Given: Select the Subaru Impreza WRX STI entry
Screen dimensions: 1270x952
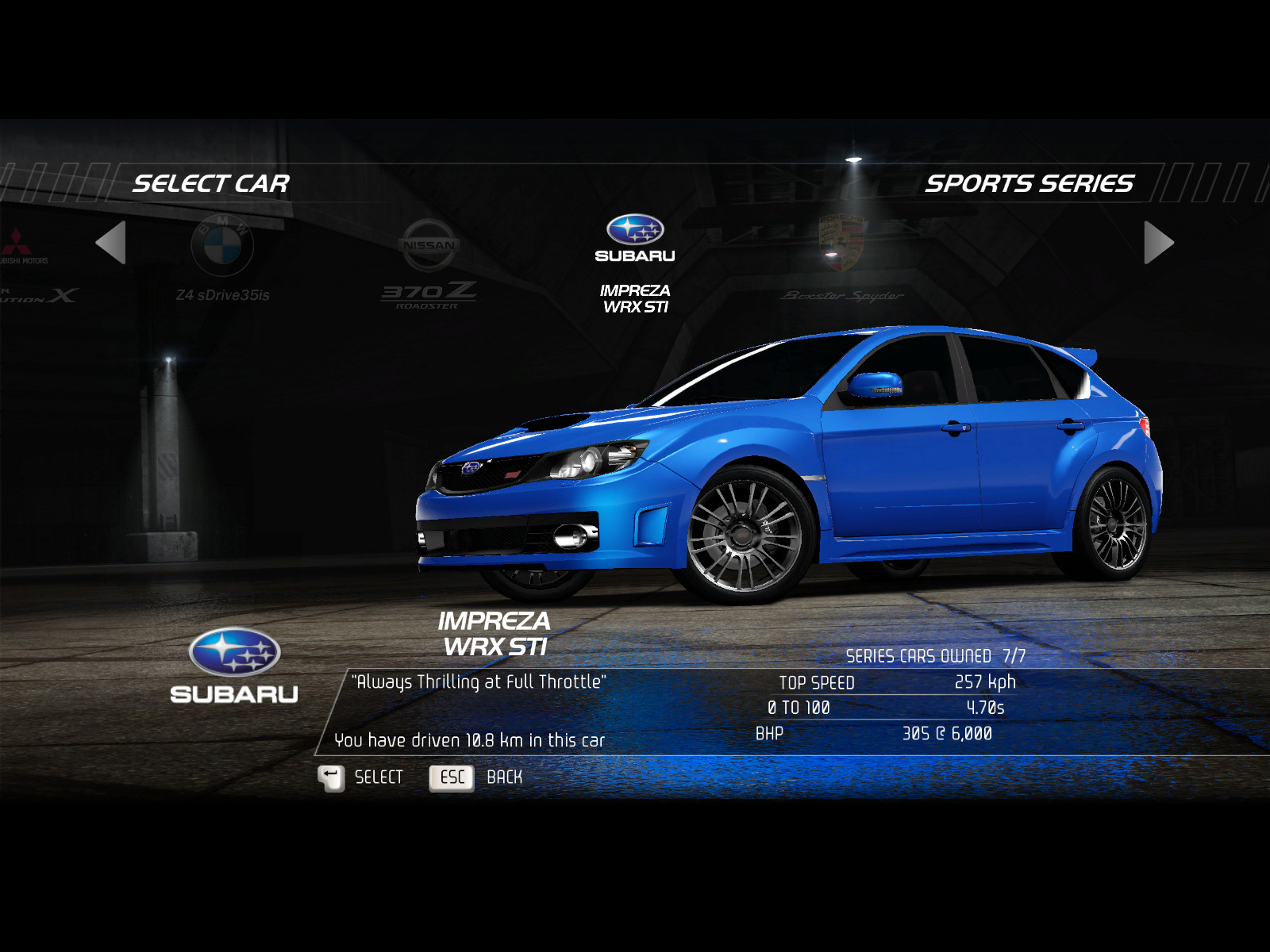Looking at the screenshot, I should [635, 263].
